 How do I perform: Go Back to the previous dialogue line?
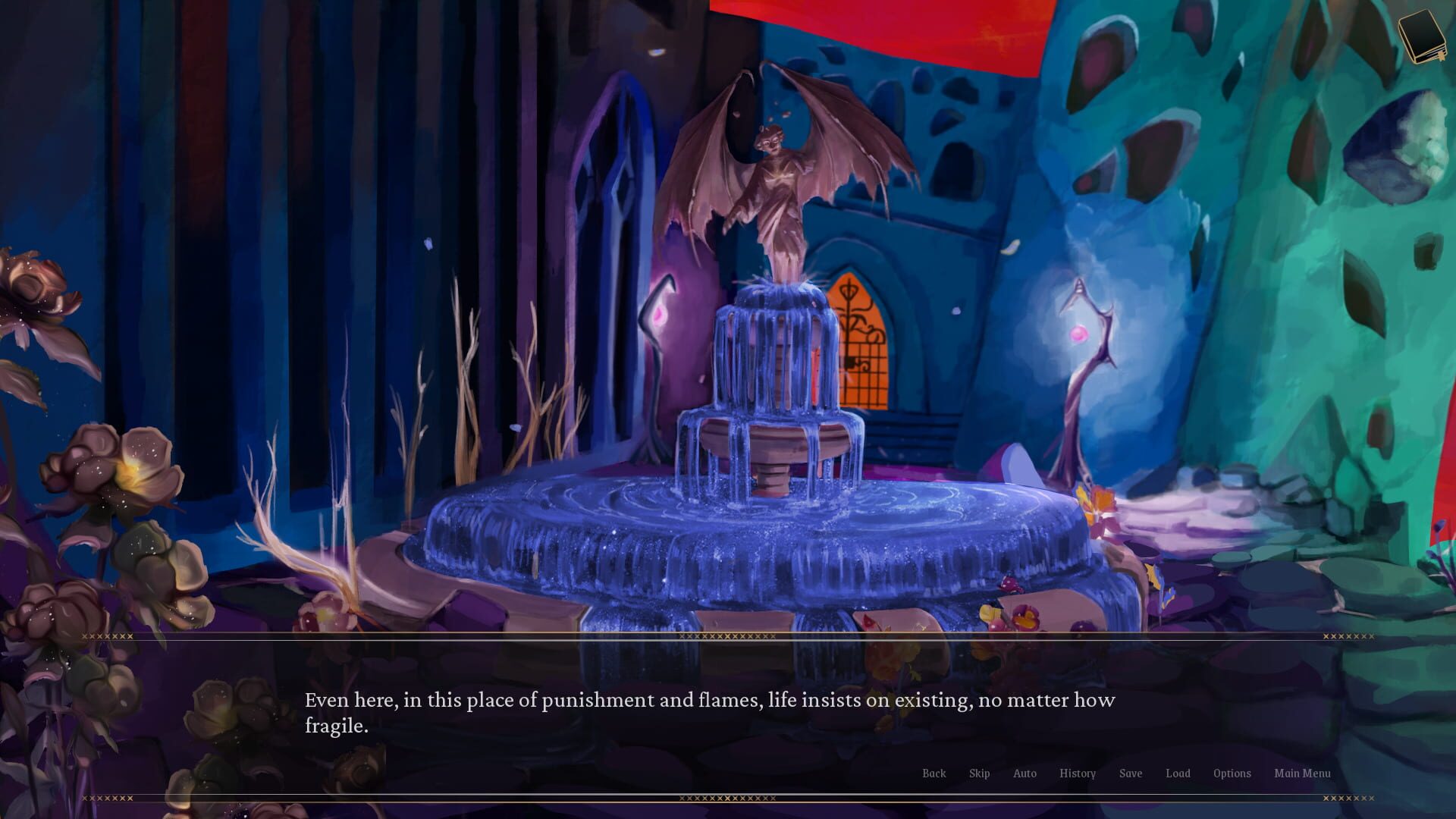pos(934,773)
